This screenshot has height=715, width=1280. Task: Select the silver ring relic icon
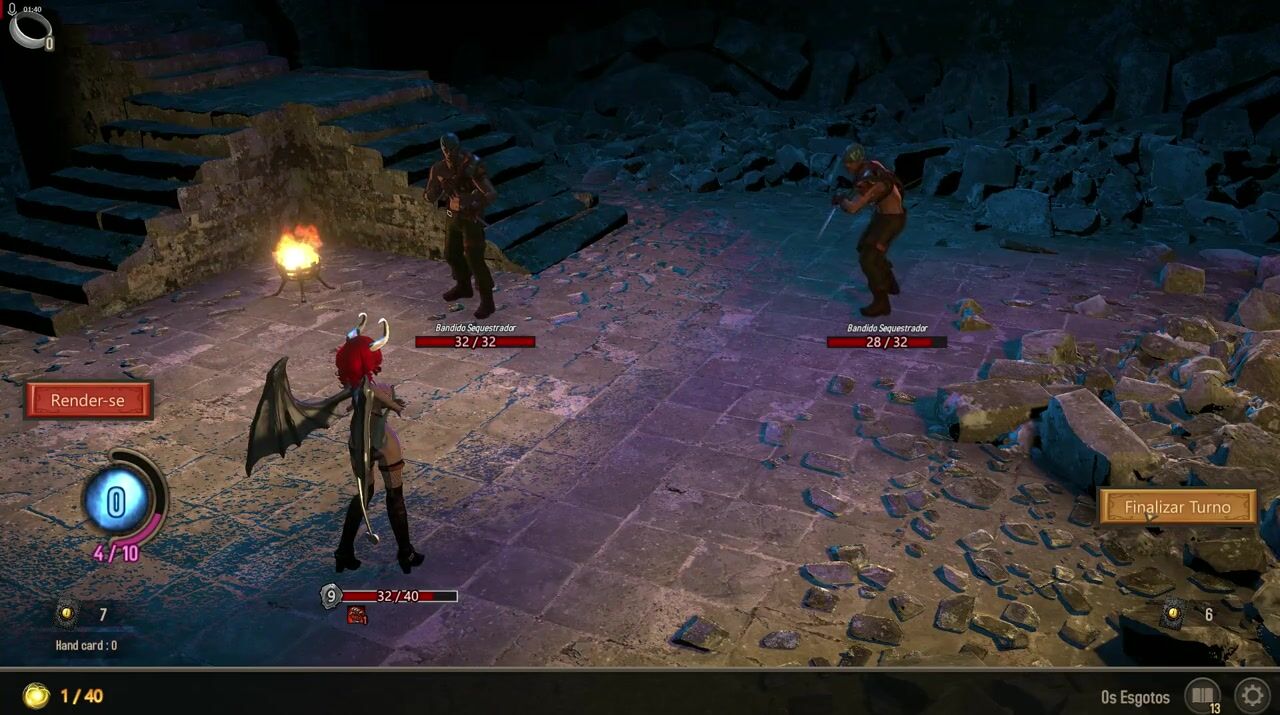click(x=29, y=29)
